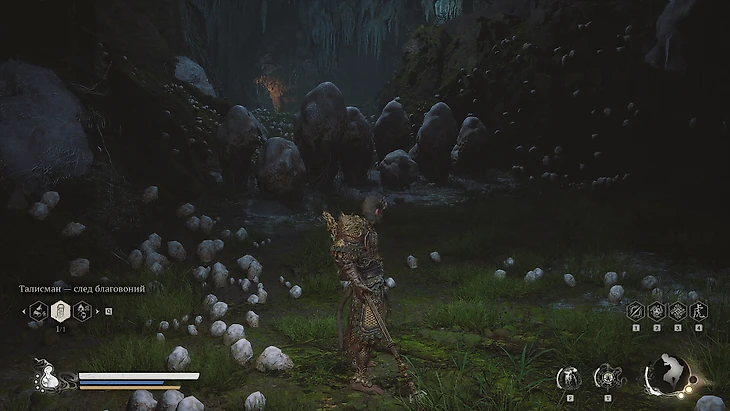Activate the spell in slot 4
Screen dimensions: 730x411
(698, 311)
